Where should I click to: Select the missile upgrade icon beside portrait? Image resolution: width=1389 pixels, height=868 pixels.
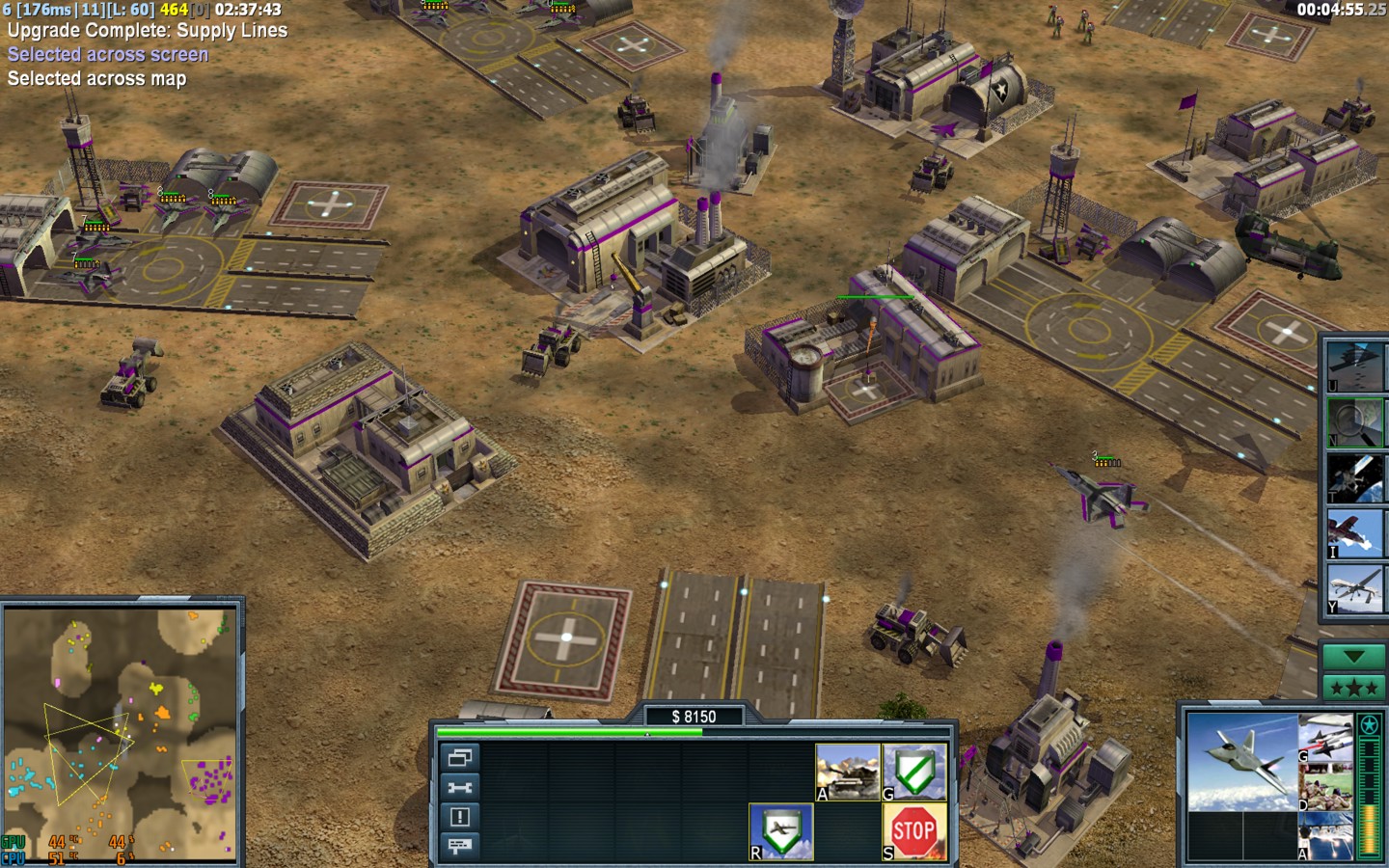click(1326, 738)
